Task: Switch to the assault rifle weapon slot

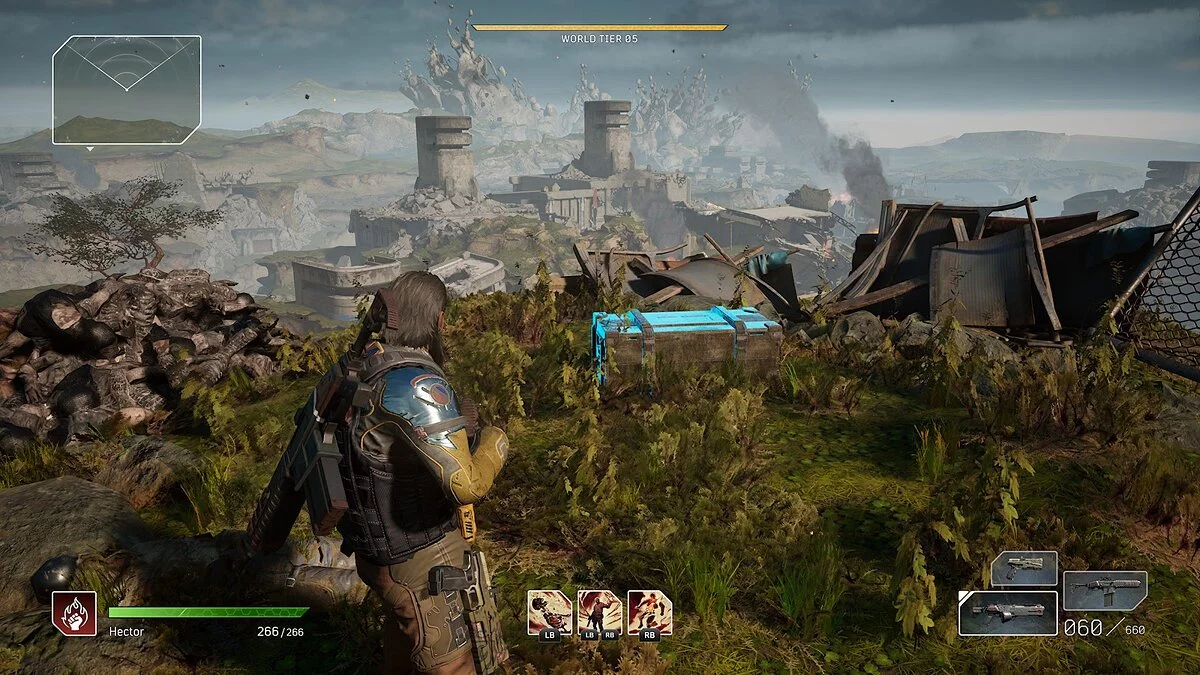Action: 1104,591
